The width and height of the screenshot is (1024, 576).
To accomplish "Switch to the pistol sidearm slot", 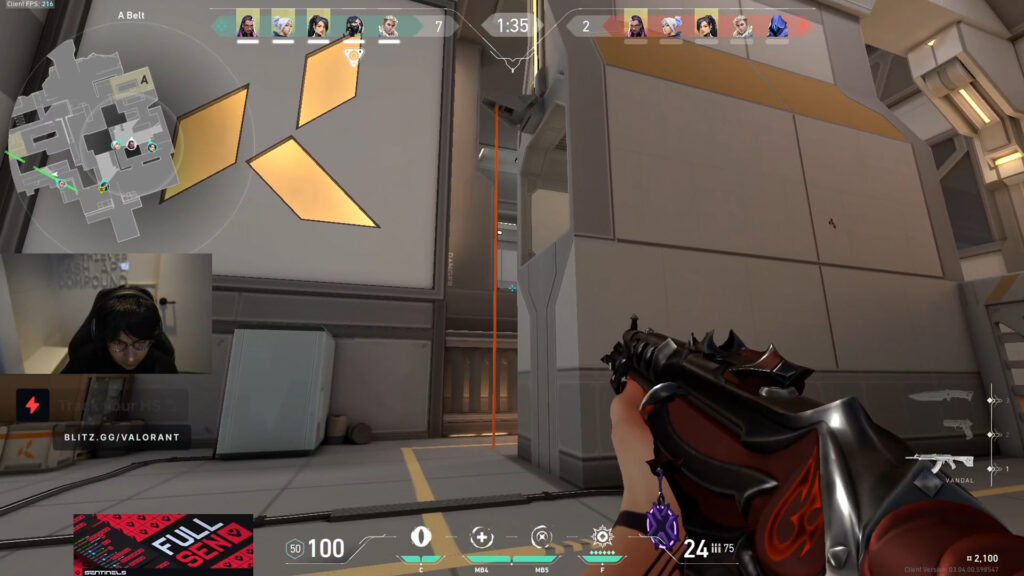I will tap(955, 430).
